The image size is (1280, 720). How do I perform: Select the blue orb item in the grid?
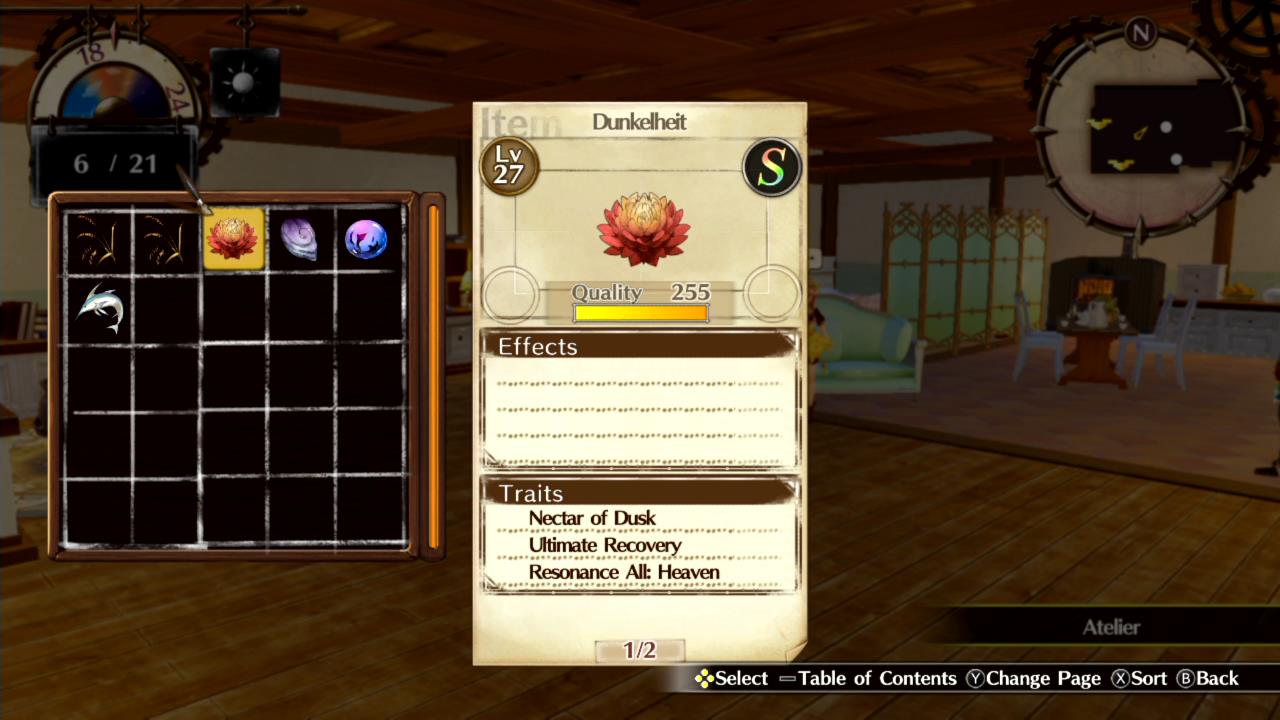pyautogui.click(x=365, y=238)
